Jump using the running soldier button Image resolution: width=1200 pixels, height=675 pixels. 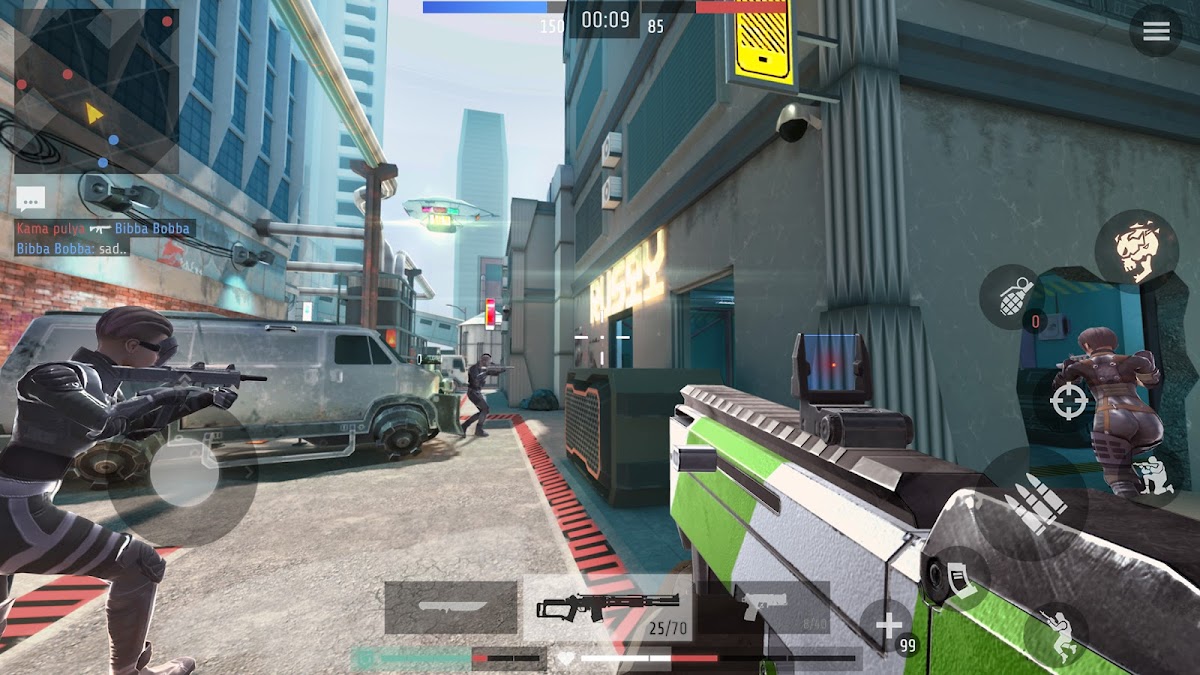coord(1056,632)
